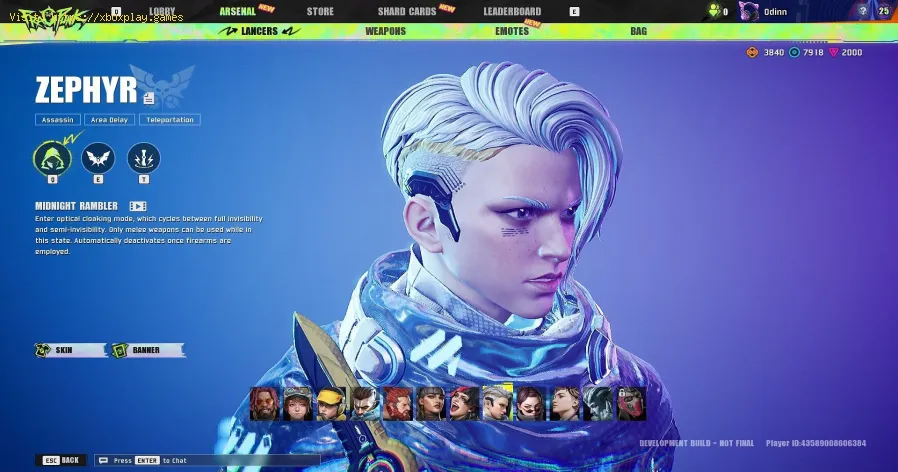Click the Back button
Viewport: 898px width, 472px height.
pos(62,460)
